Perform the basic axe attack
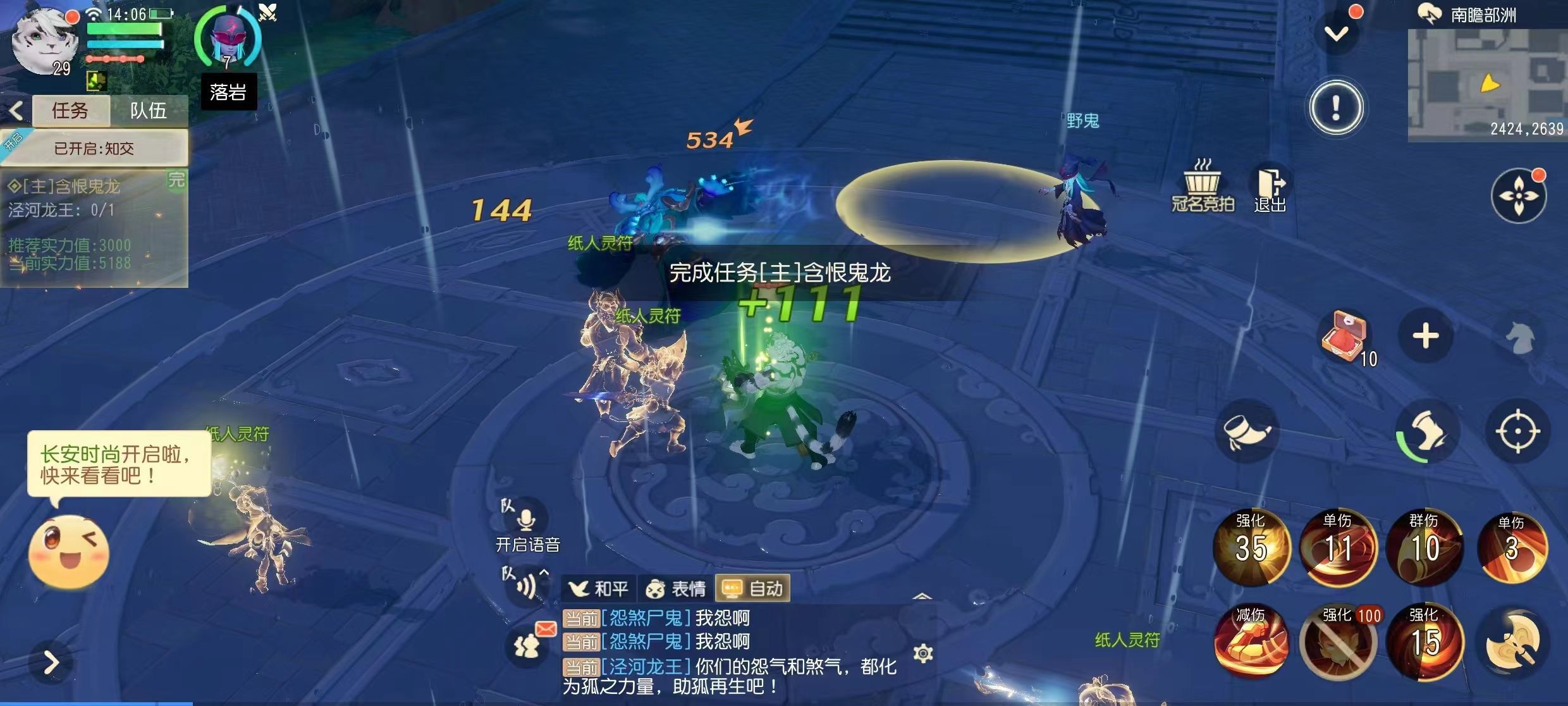The height and width of the screenshot is (706, 1568). (x=1513, y=641)
